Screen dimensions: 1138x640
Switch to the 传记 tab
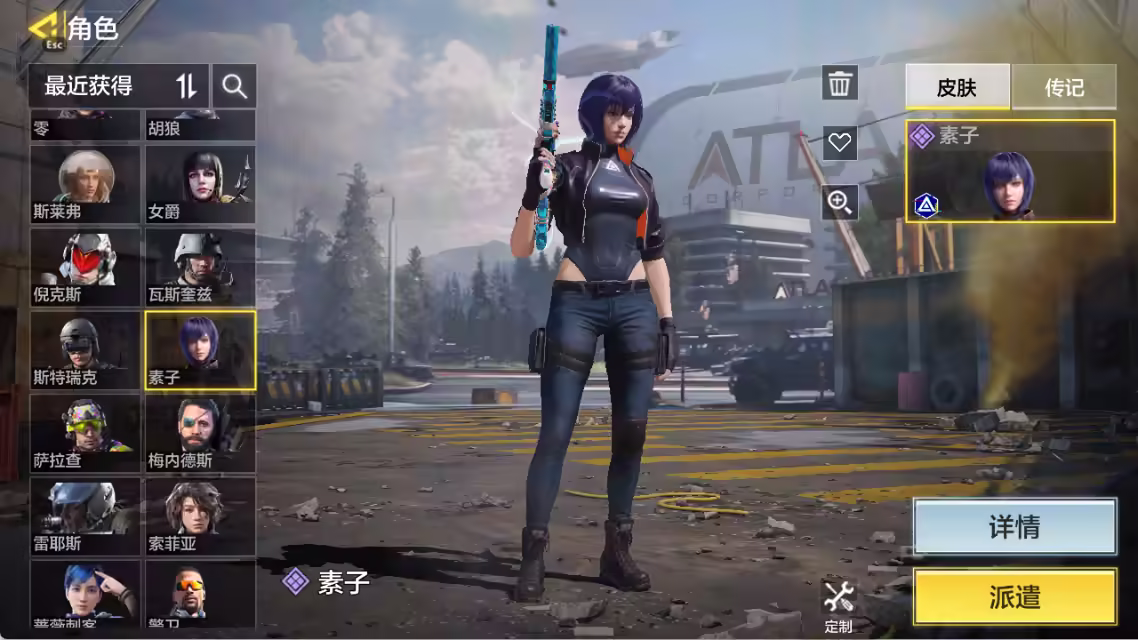1064,88
